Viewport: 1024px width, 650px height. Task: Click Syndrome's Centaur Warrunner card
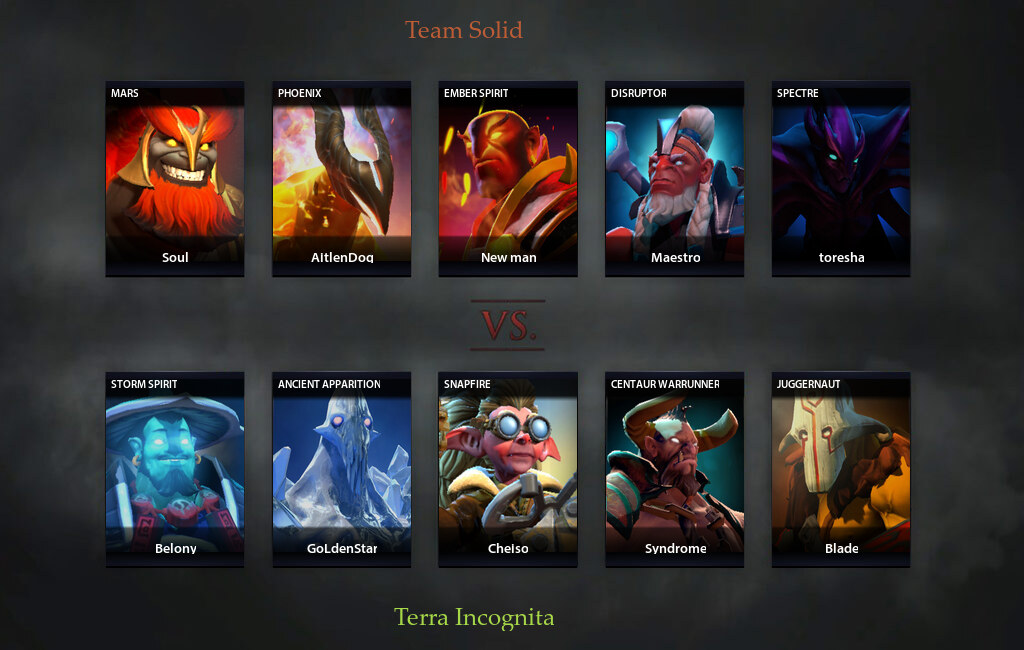pos(675,469)
